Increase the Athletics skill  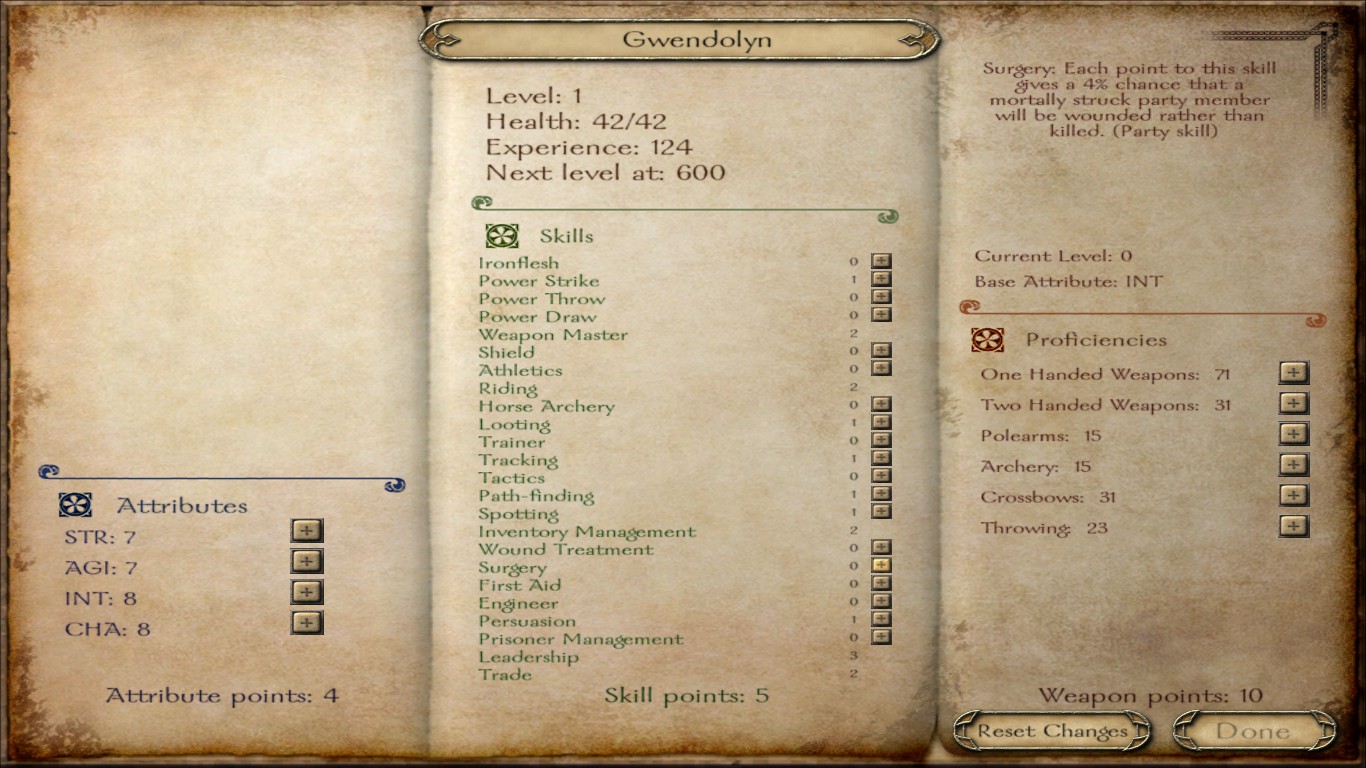[881, 369]
